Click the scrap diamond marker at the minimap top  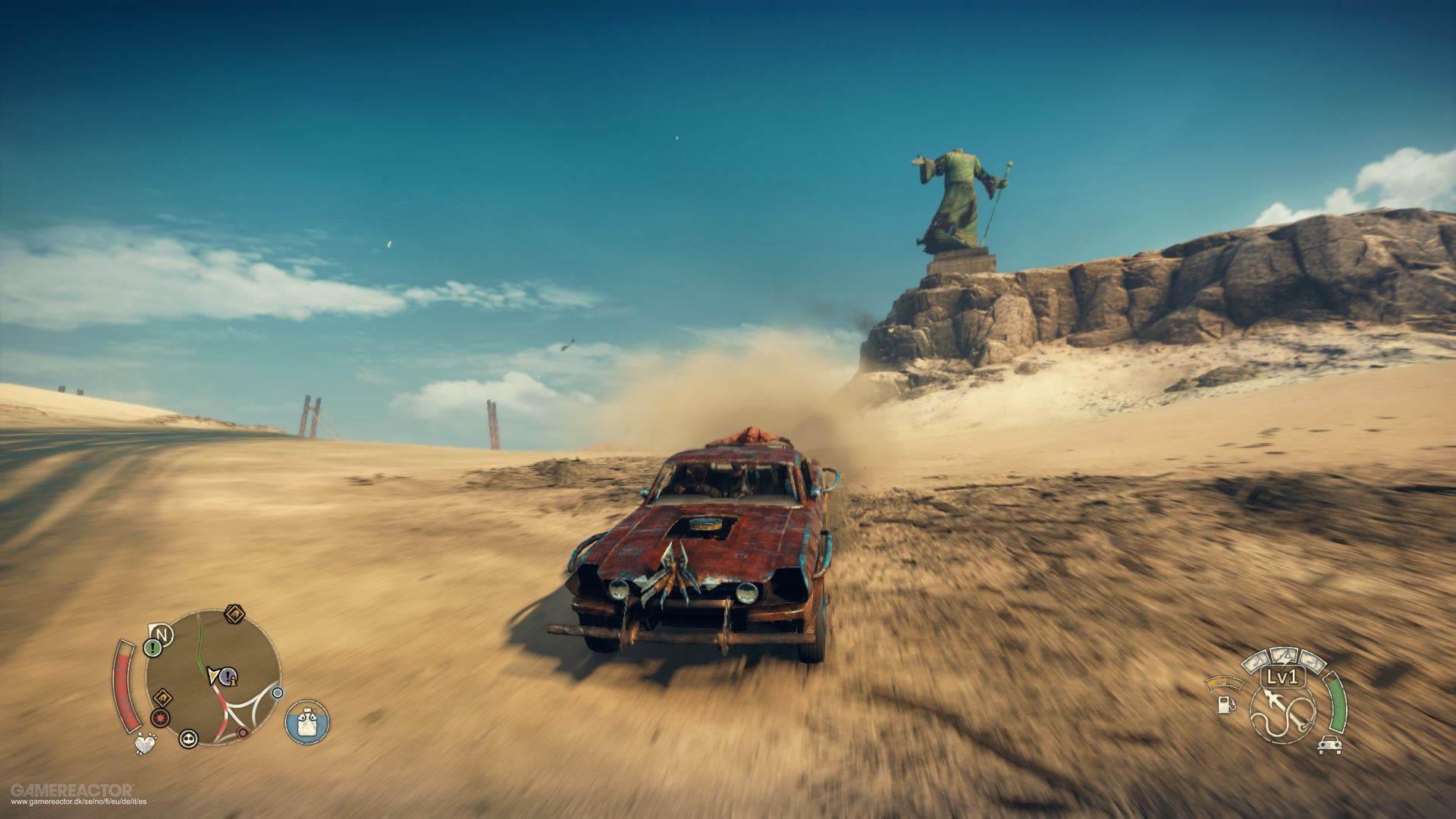click(234, 613)
